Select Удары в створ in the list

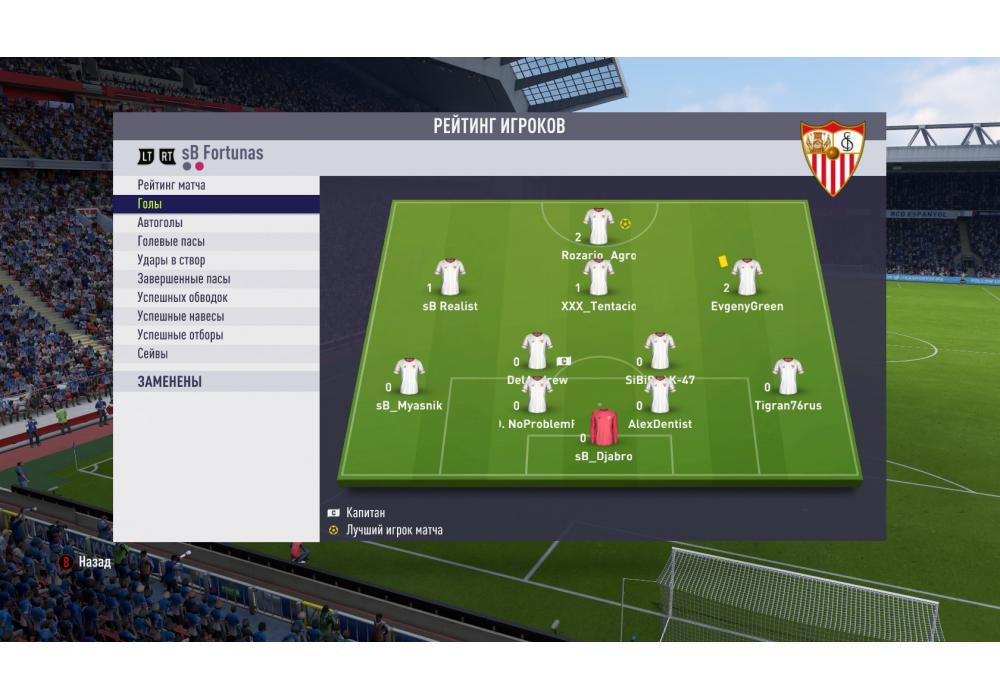coord(171,260)
